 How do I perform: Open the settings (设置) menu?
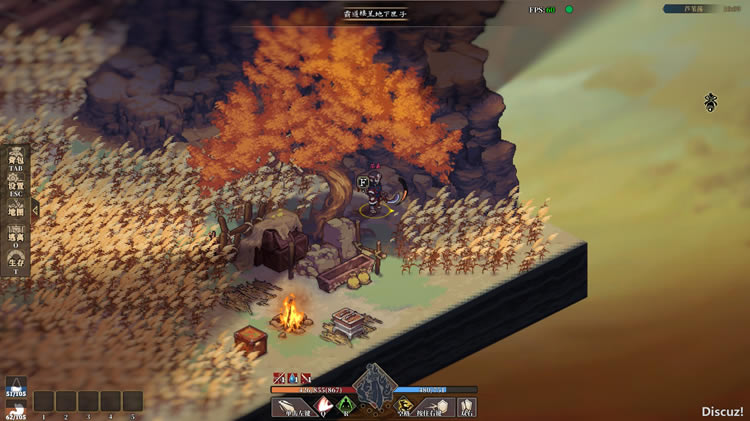coord(16,188)
